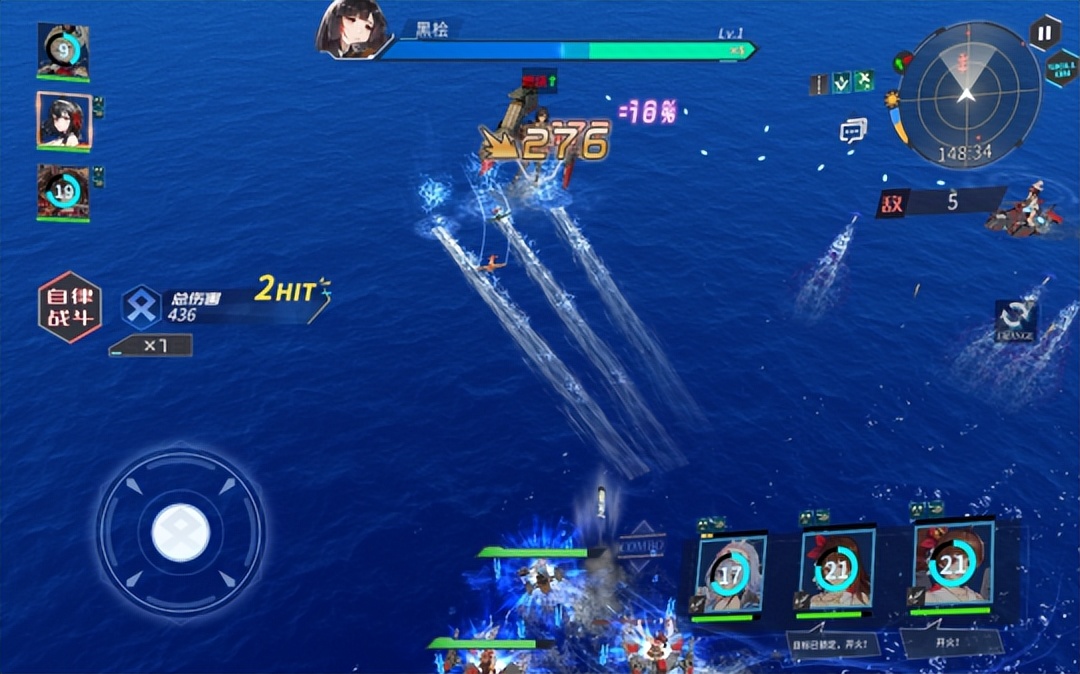This screenshot has height=674, width=1080.
Task: Tap the virtual joystick center knob
Action: coord(180,533)
